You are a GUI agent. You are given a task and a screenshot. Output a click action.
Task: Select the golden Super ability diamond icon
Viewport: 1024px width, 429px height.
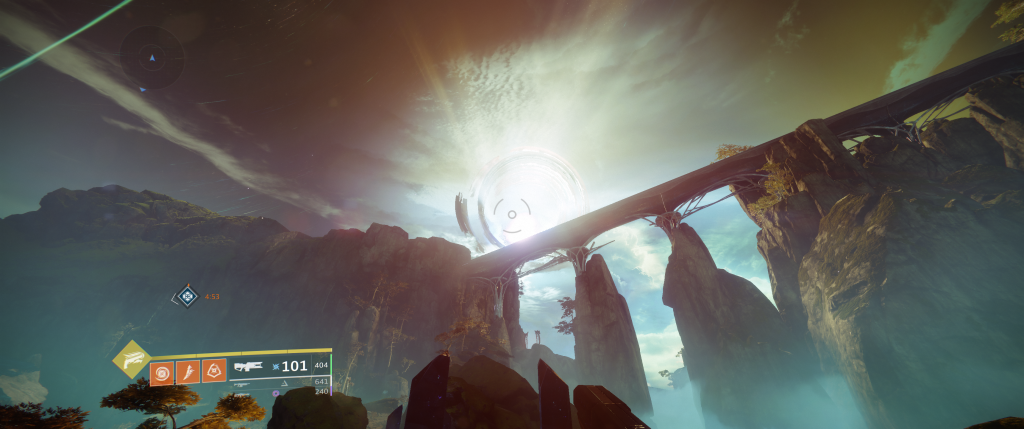[130, 357]
